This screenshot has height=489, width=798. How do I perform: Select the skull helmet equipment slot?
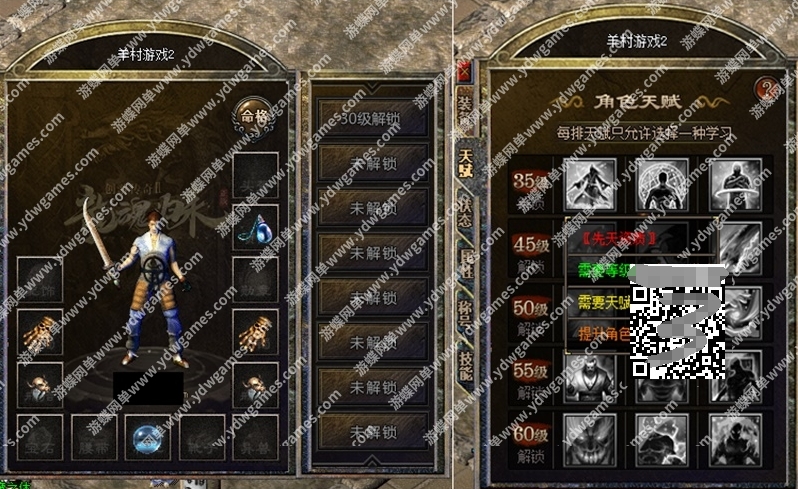click(41, 383)
